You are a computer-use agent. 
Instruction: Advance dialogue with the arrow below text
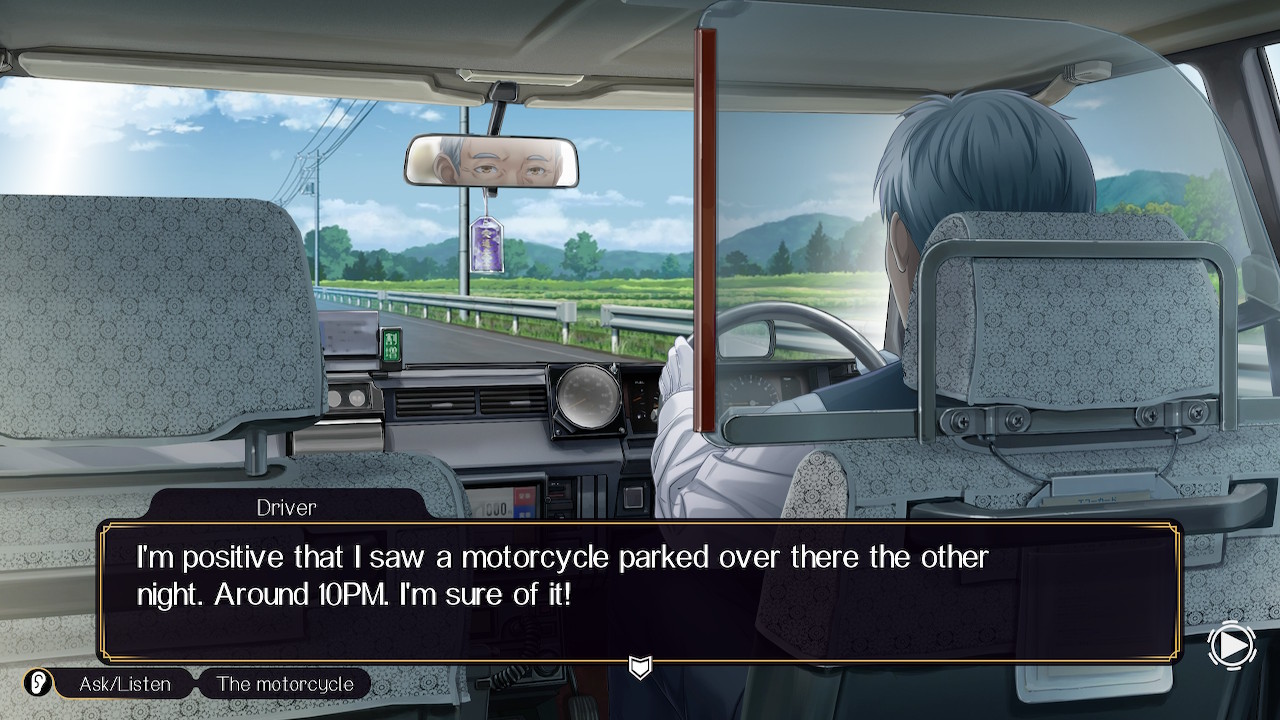click(x=640, y=666)
